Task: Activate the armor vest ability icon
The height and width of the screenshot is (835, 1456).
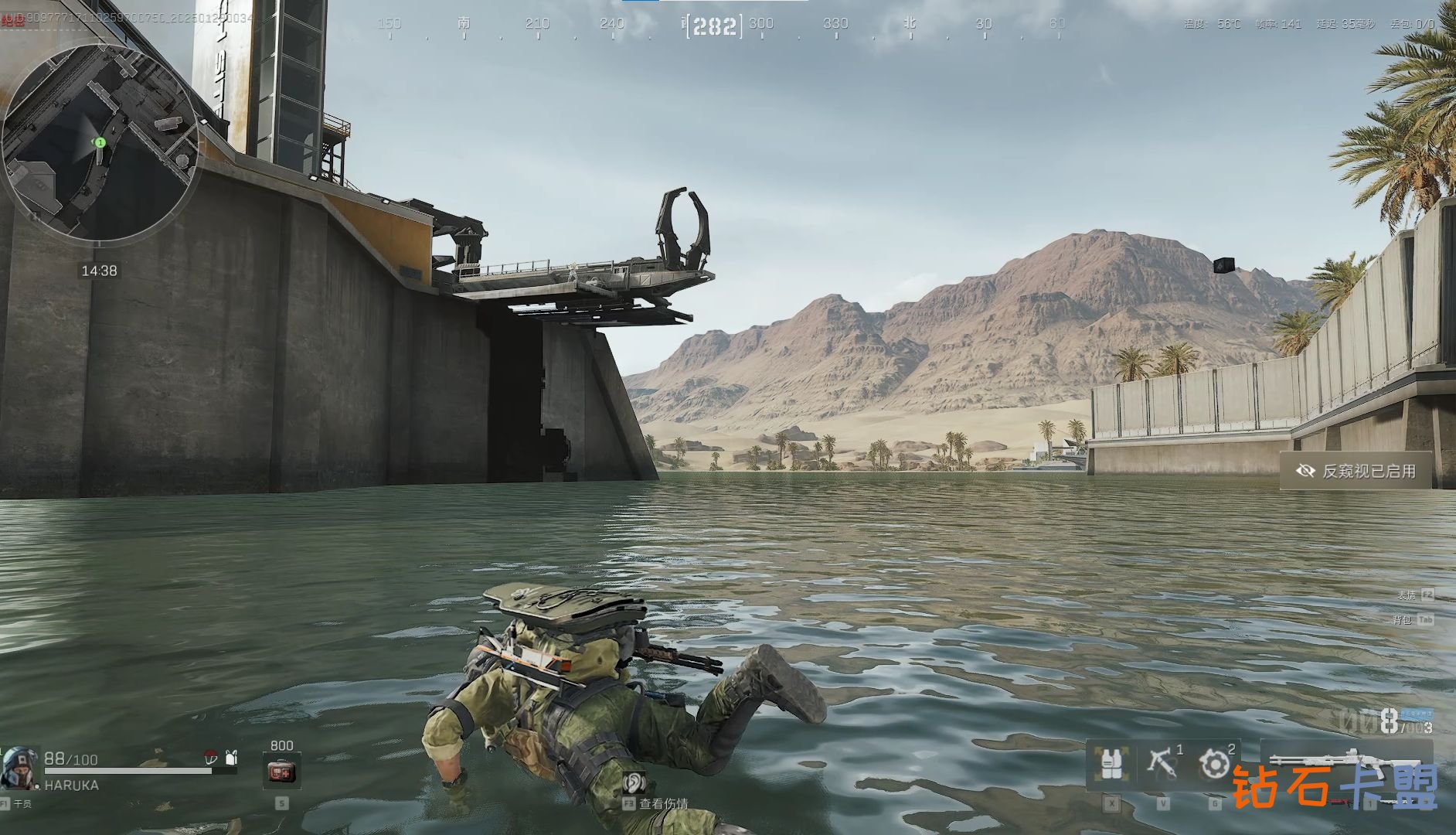Action: pyautogui.click(x=1111, y=765)
